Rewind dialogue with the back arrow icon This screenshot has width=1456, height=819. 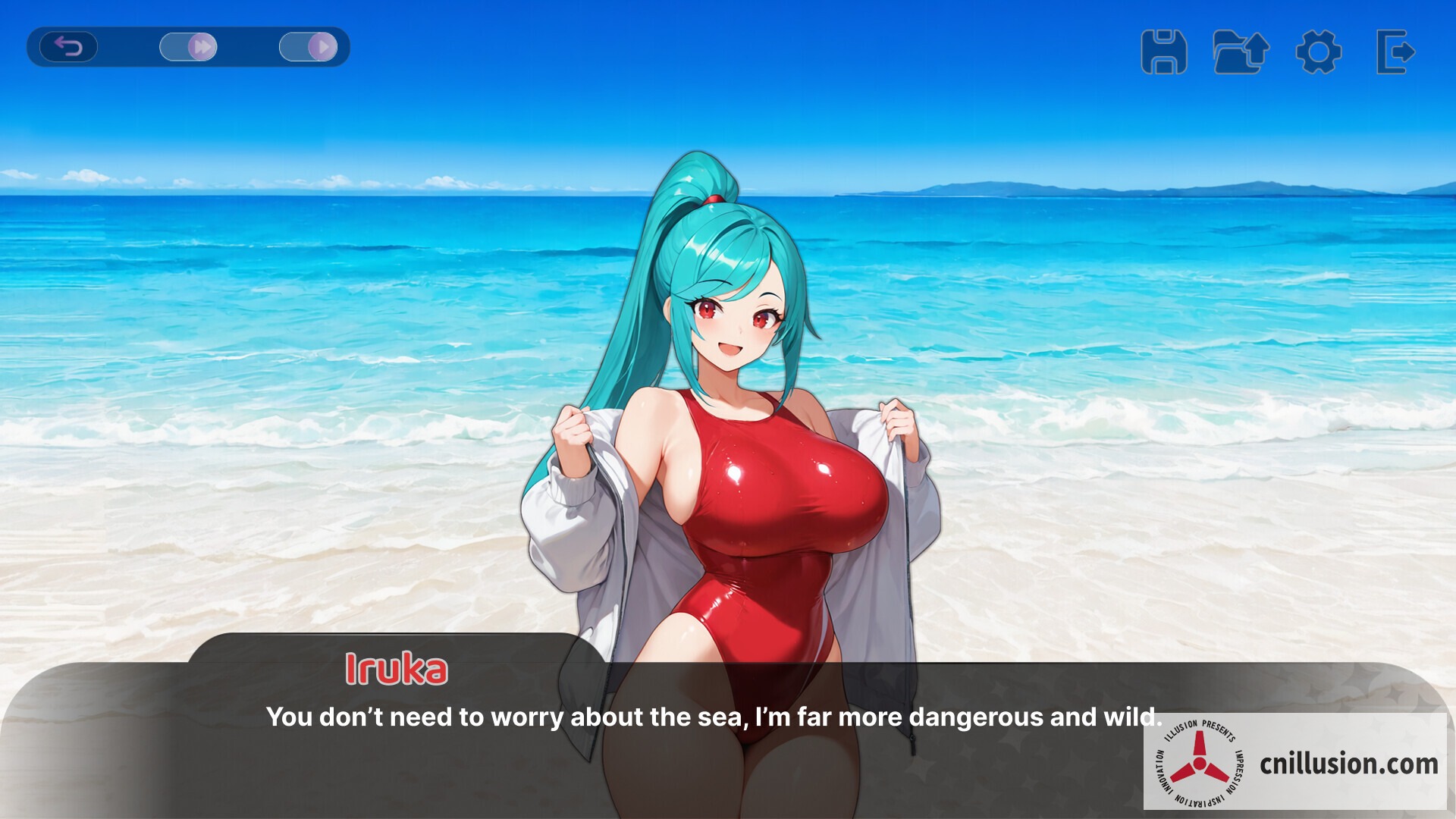point(71,47)
